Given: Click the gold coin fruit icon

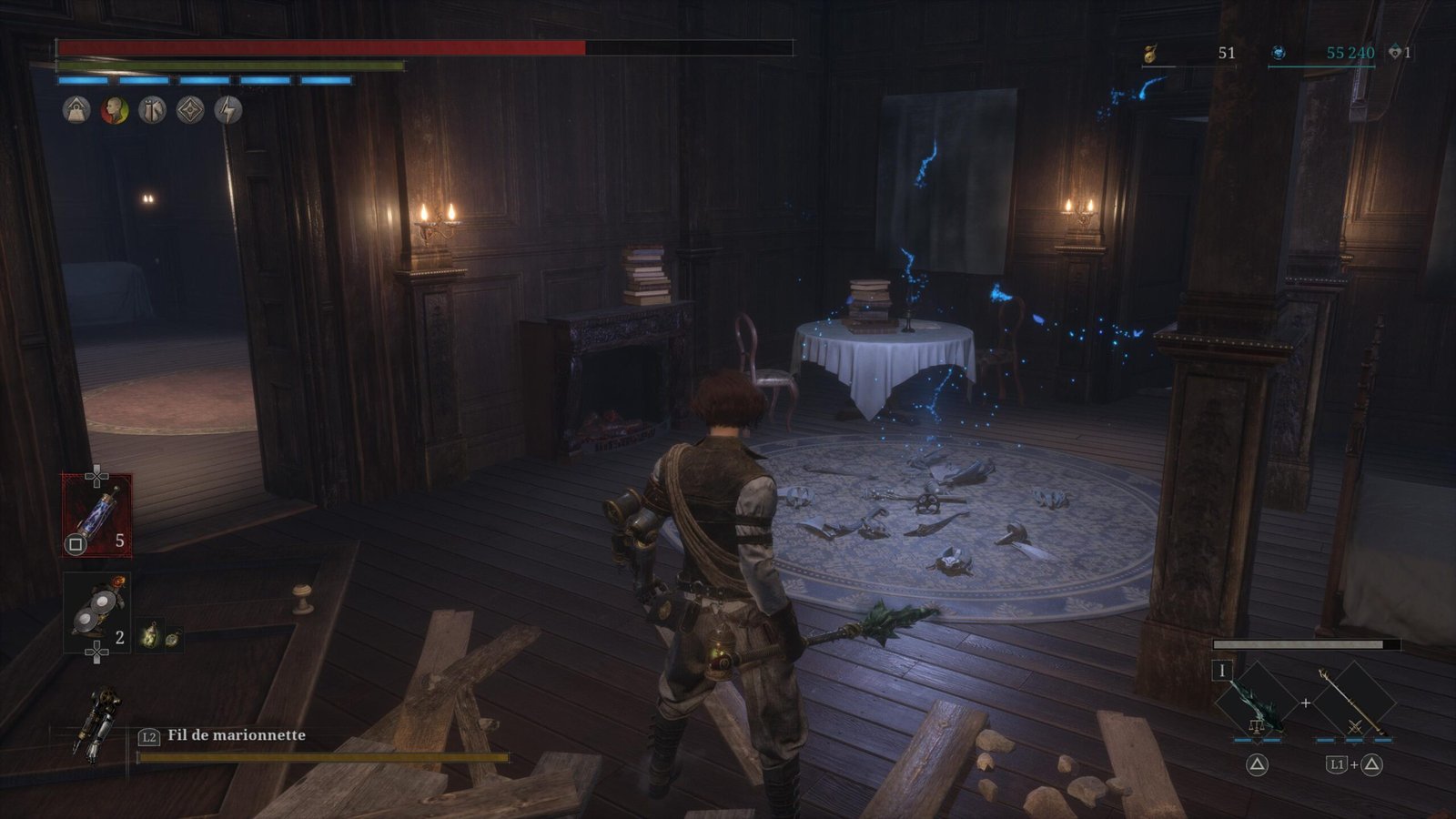Looking at the screenshot, I should pos(1150,54).
